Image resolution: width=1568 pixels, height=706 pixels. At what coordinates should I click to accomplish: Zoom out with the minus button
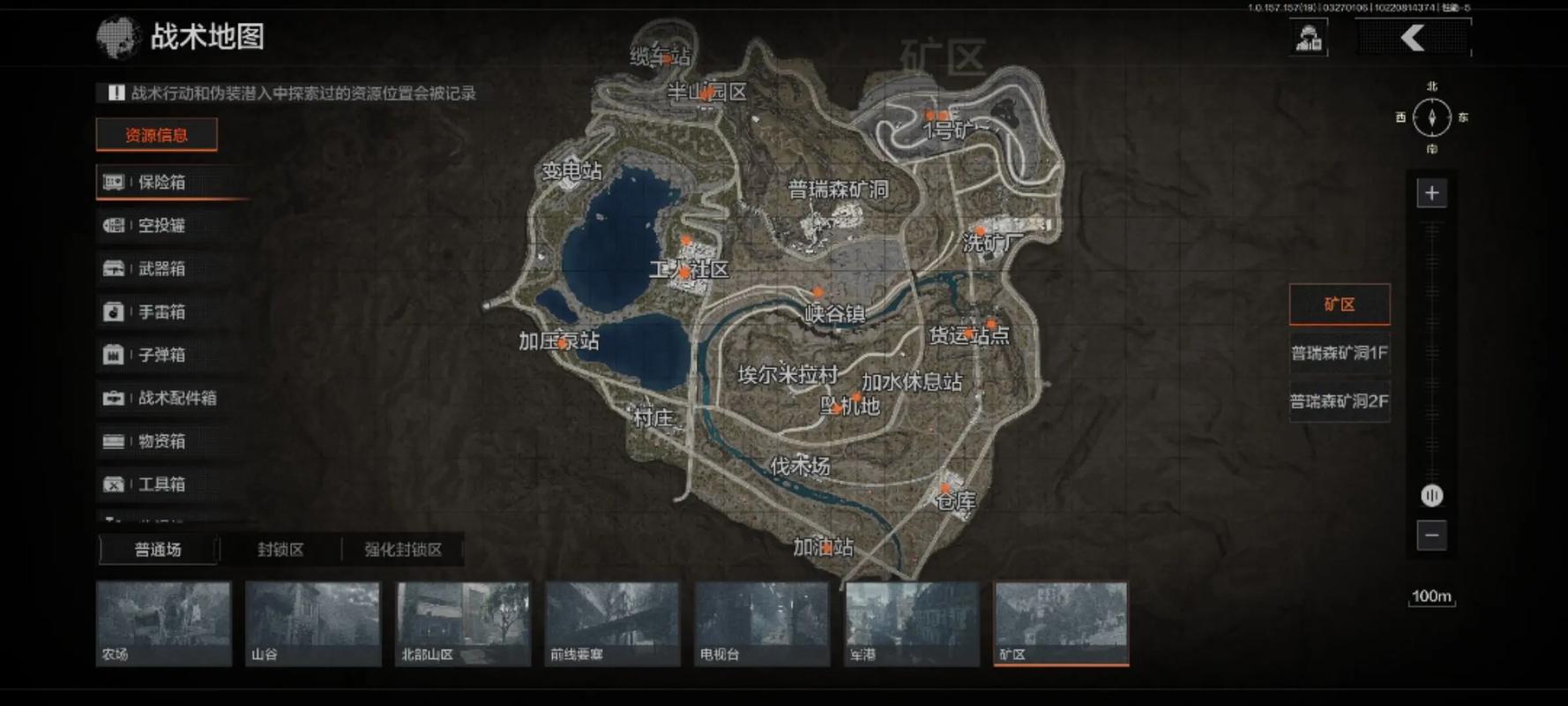click(x=1431, y=535)
